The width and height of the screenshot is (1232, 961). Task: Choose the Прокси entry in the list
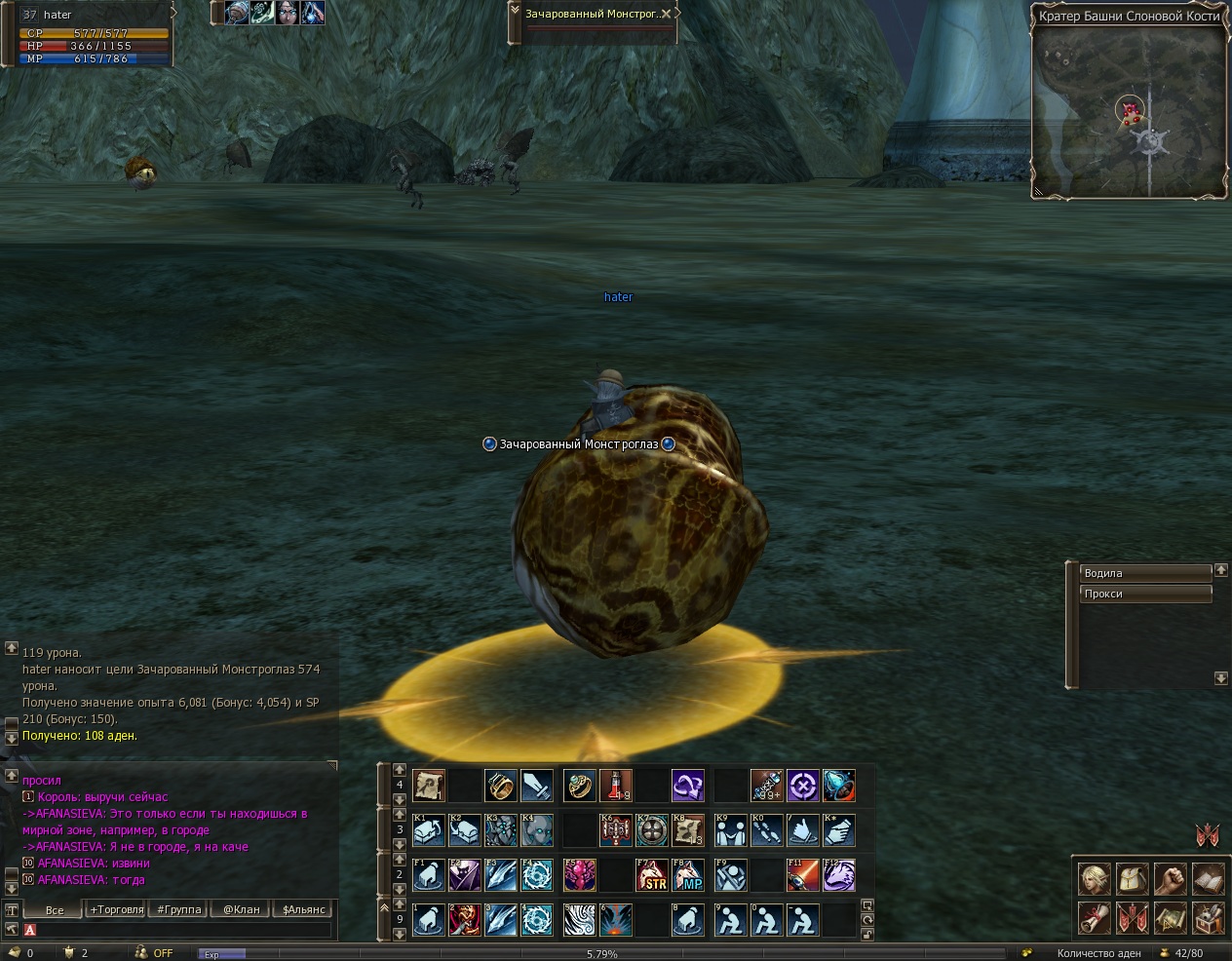click(x=1145, y=594)
